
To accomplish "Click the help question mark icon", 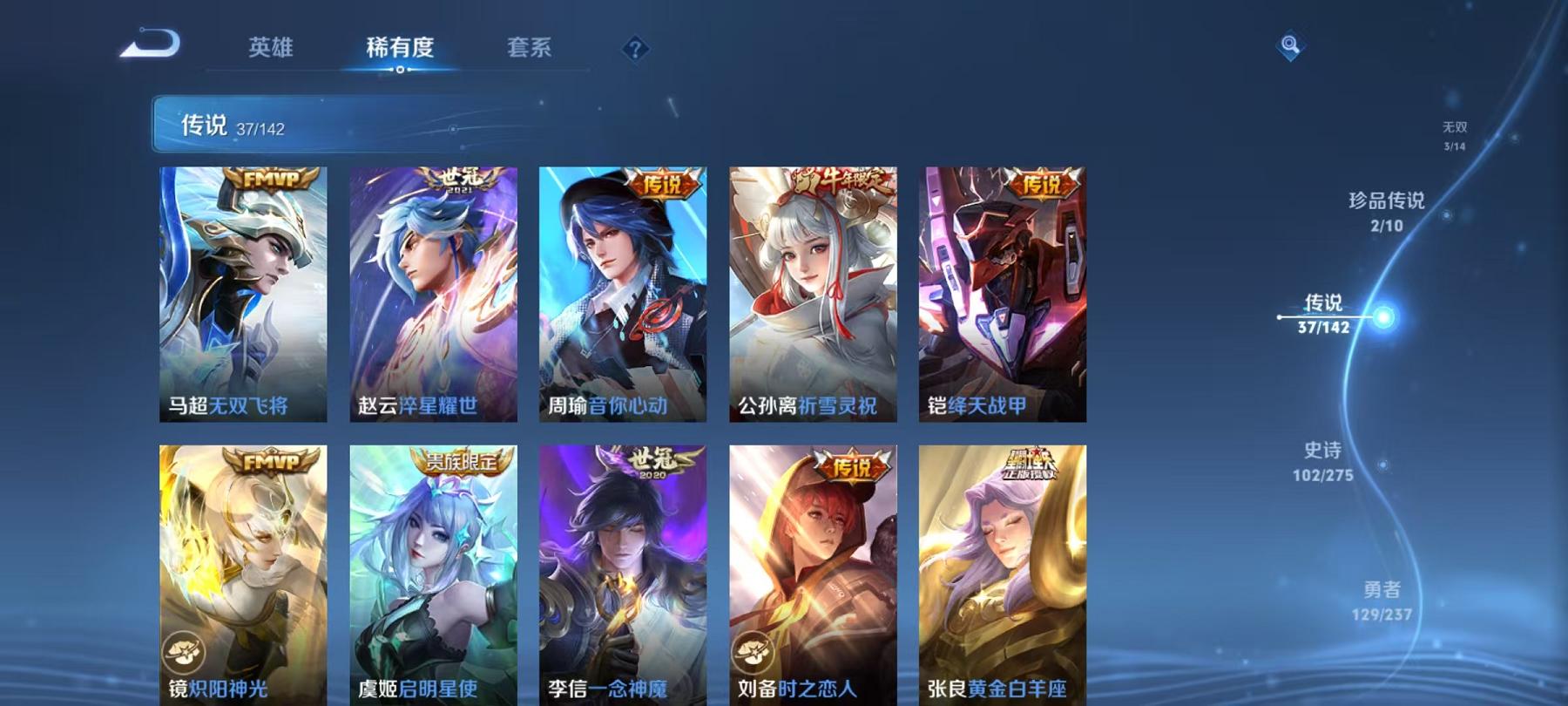I will point(636,50).
